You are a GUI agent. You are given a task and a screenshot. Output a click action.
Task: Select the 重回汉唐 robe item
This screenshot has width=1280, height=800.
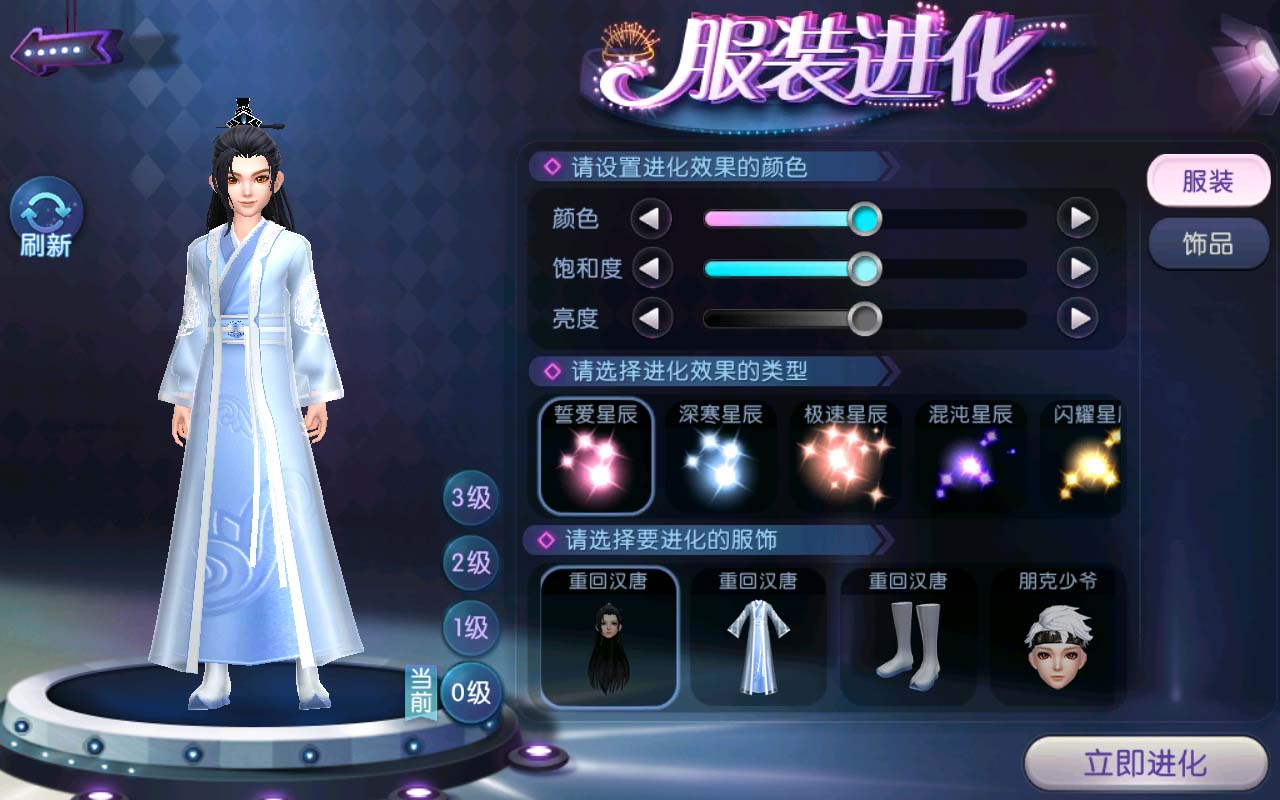[758, 637]
